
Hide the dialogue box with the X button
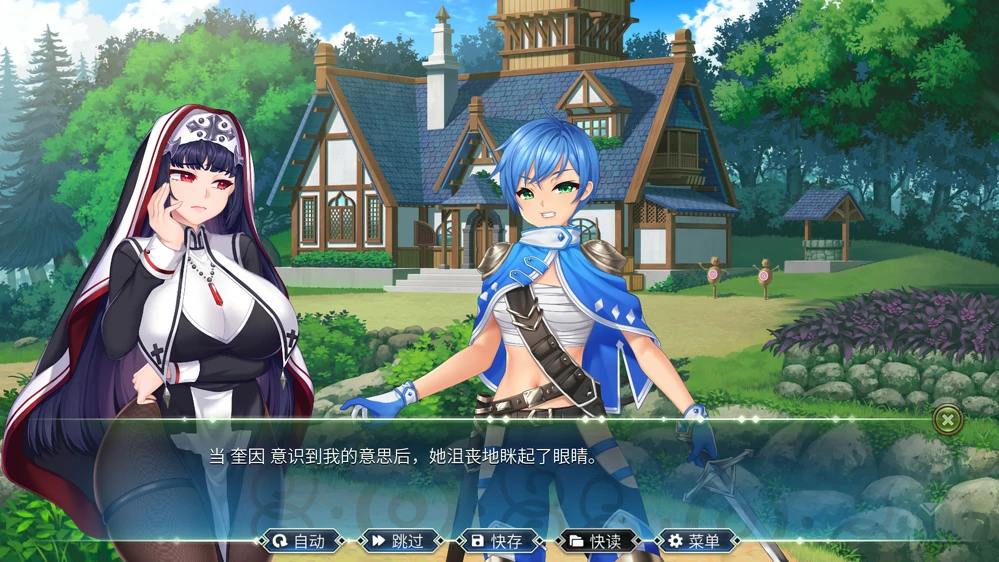[947, 420]
